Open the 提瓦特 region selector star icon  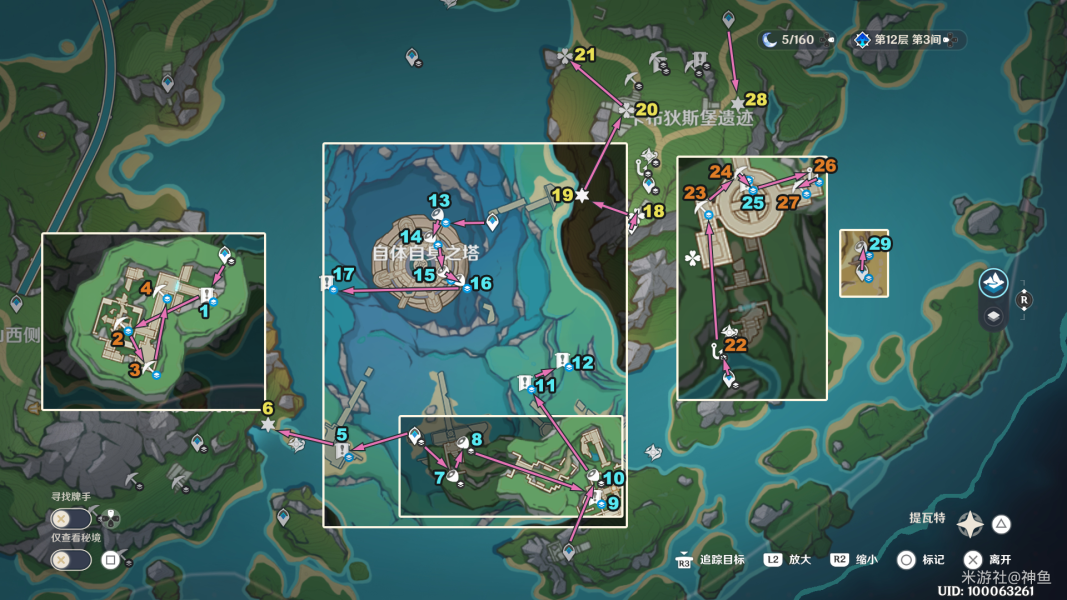(x=970, y=524)
